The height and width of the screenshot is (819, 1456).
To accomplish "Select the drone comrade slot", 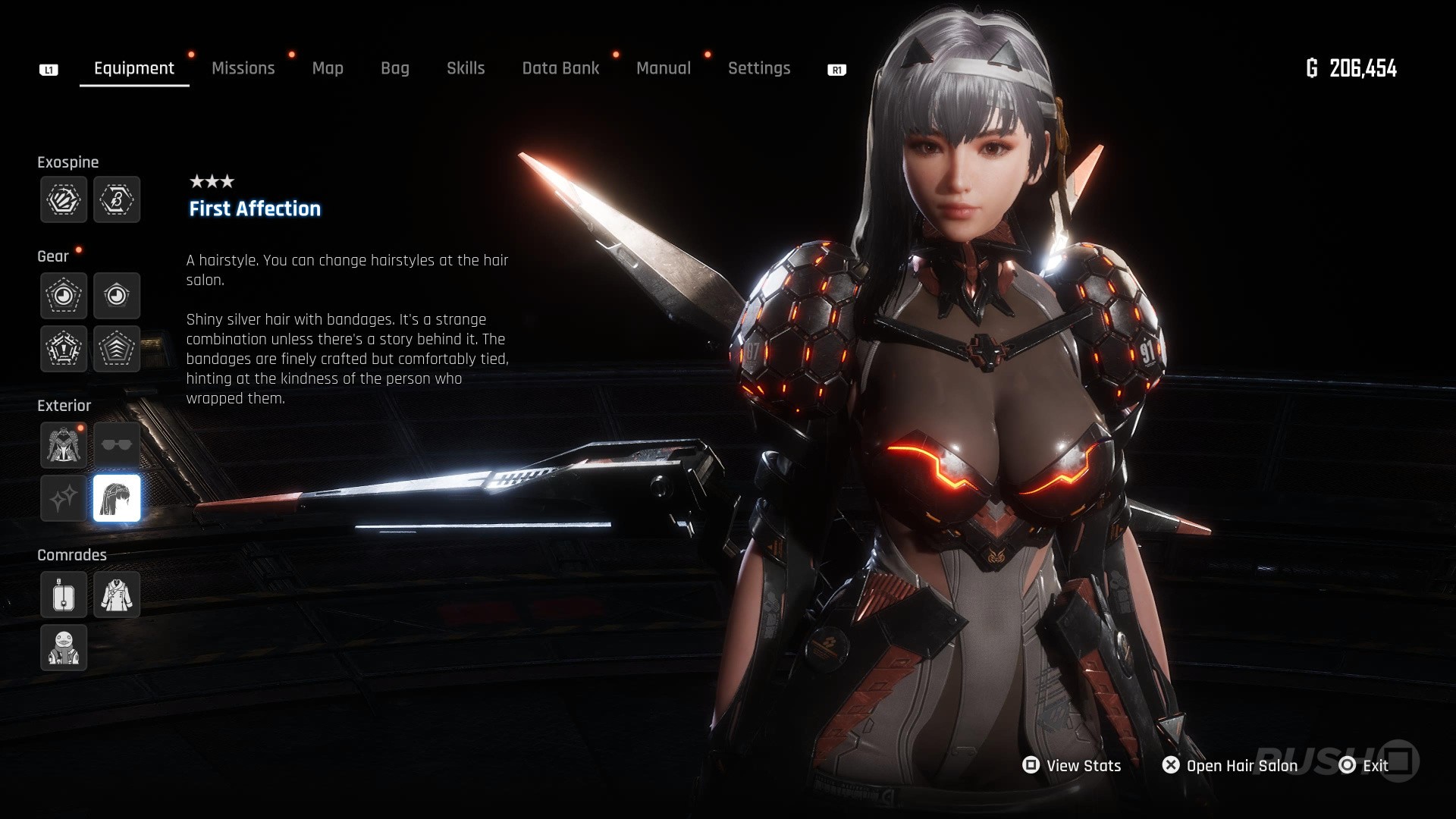I will click(x=64, y=595).
